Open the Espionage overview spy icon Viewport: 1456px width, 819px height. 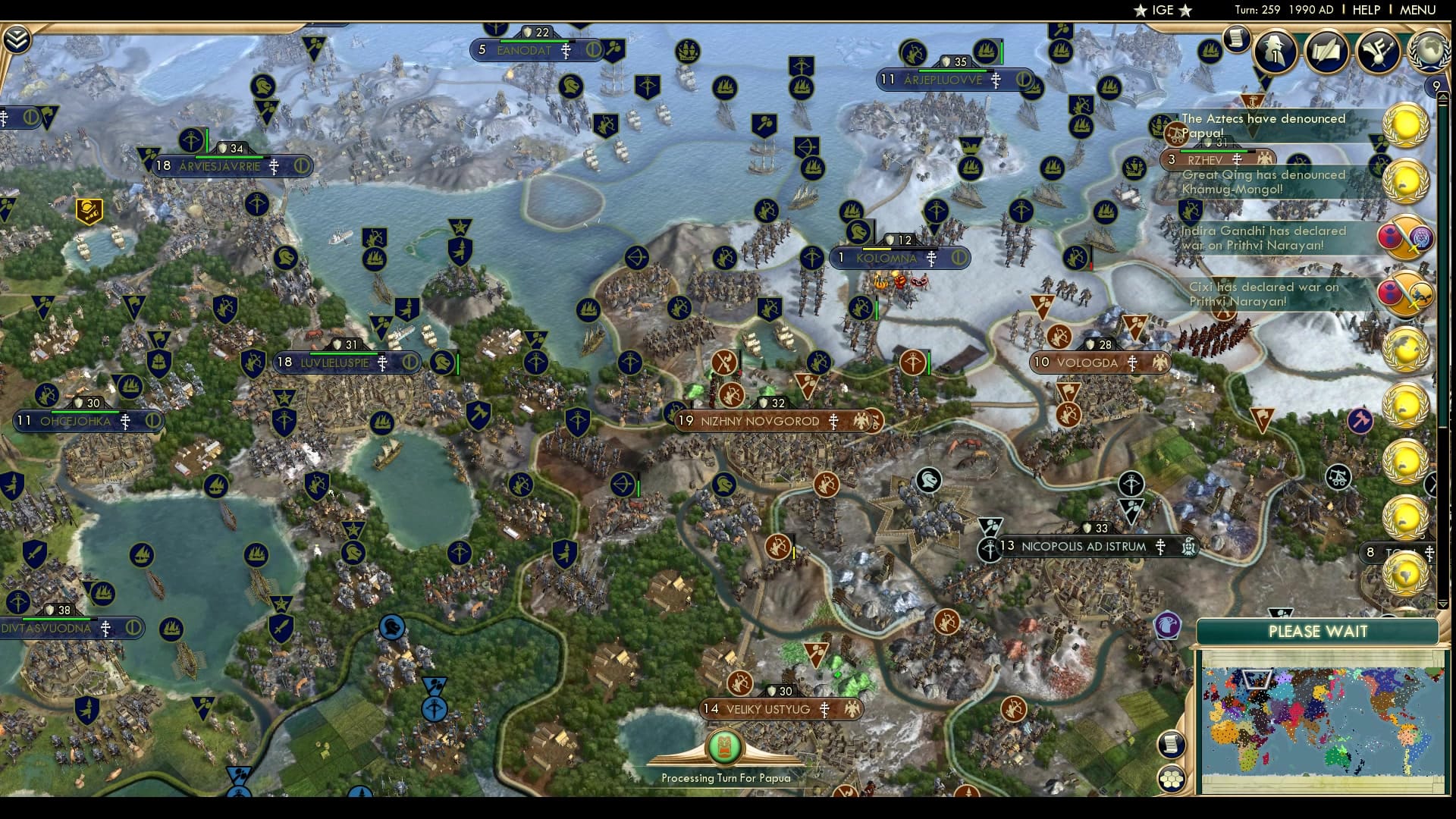click(x=1275, y=49)
